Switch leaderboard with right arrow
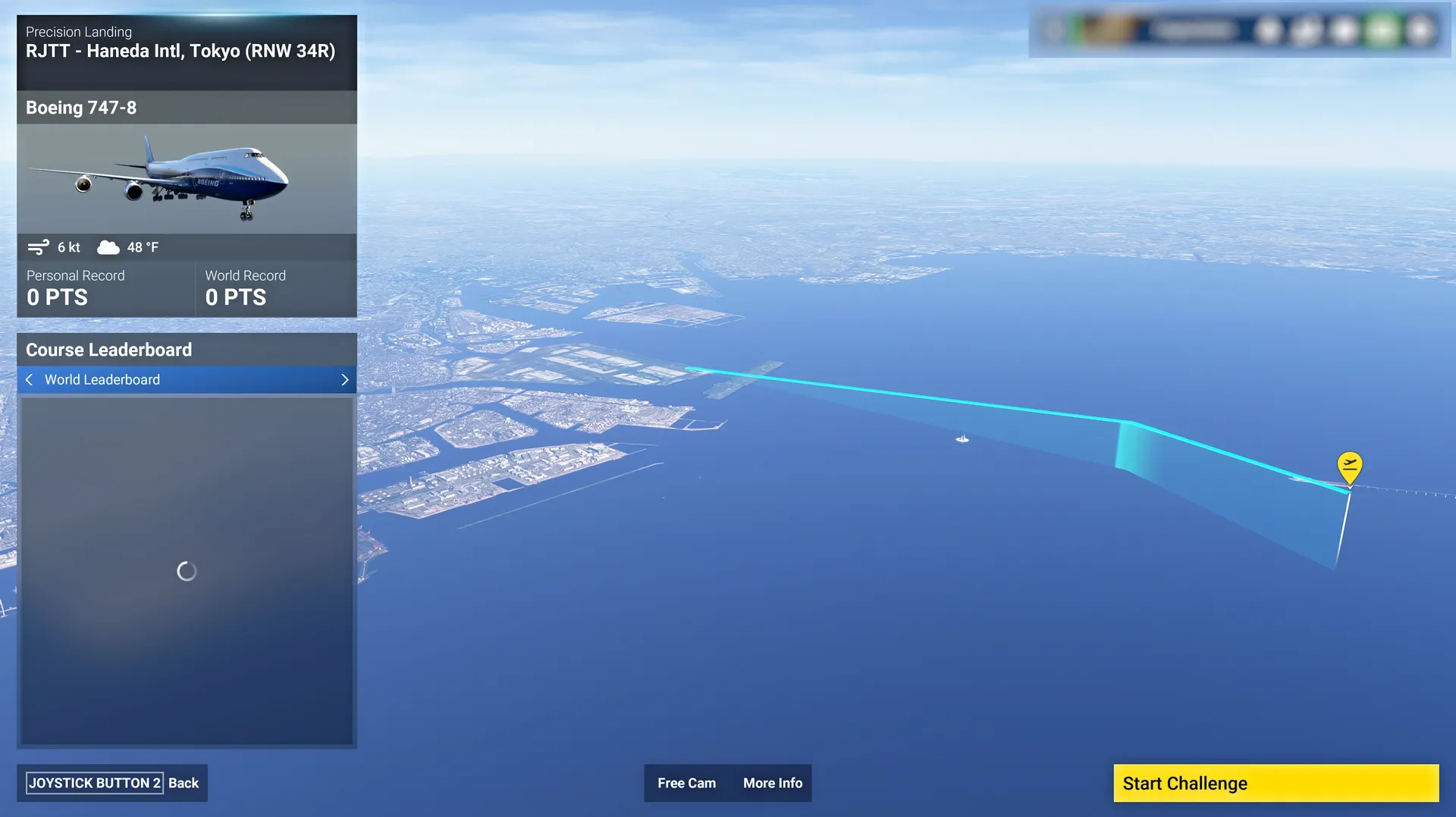Screen dimensions: 1456x817 (345, 379)
